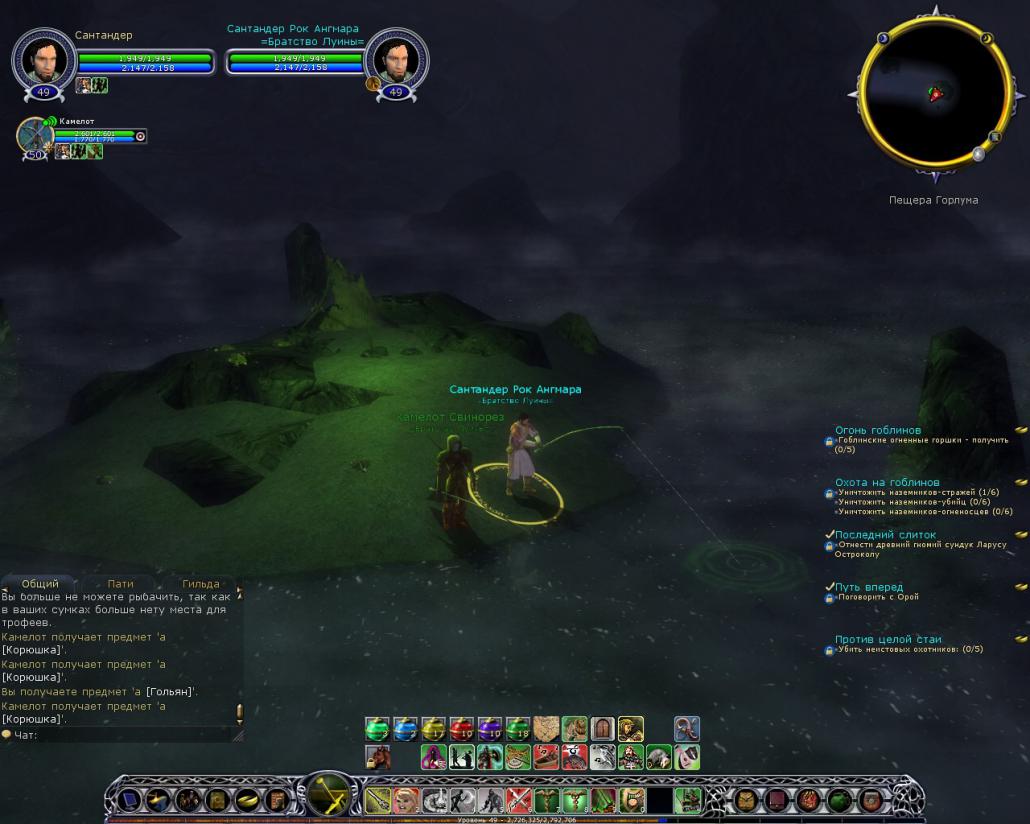The width and height of the screenshot is (1030, 824).
Task: Select the Последний слиток quest entry
Action: click(x=885, y=535)
